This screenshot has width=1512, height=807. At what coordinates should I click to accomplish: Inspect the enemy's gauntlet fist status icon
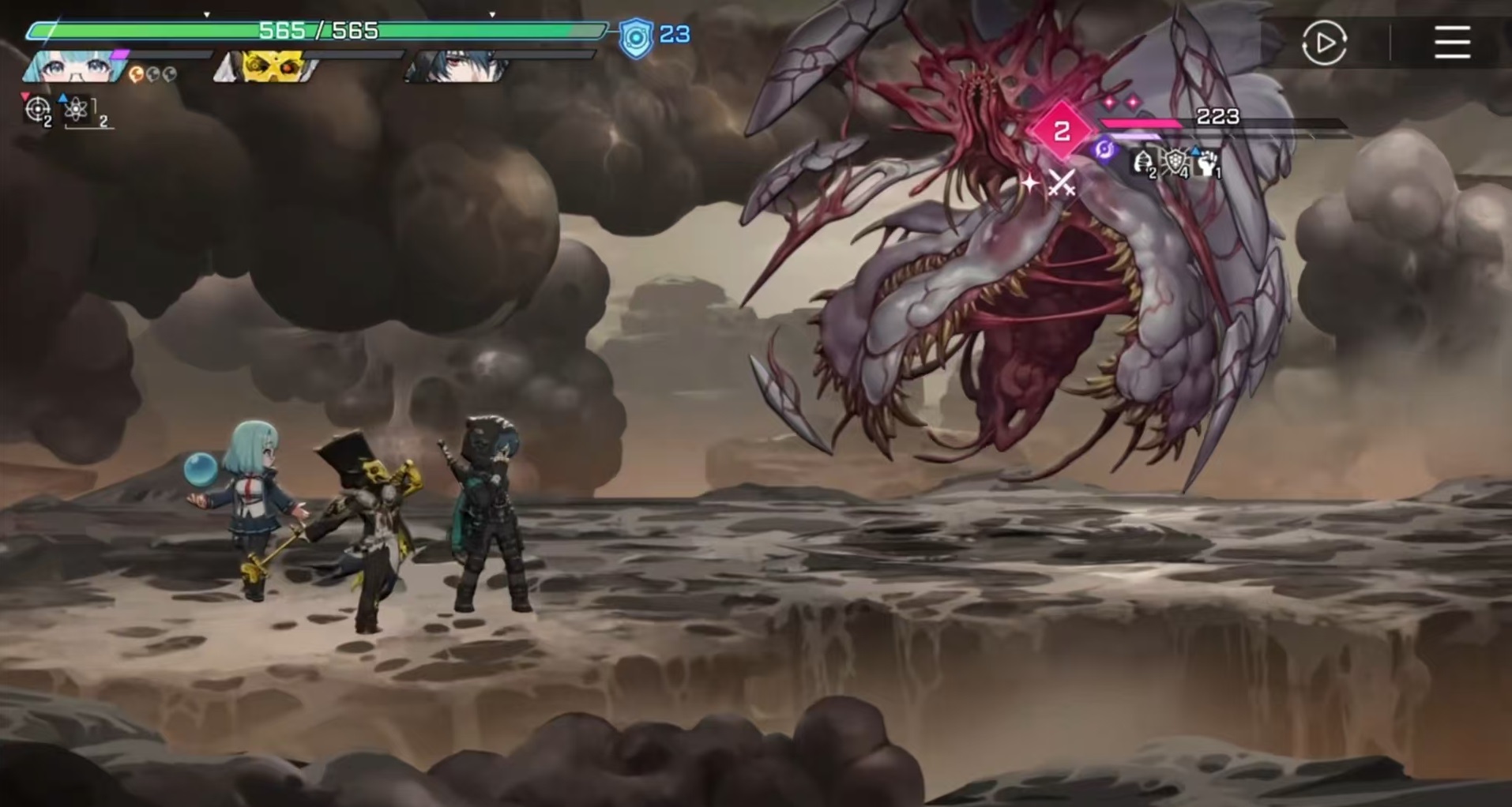1142,163
